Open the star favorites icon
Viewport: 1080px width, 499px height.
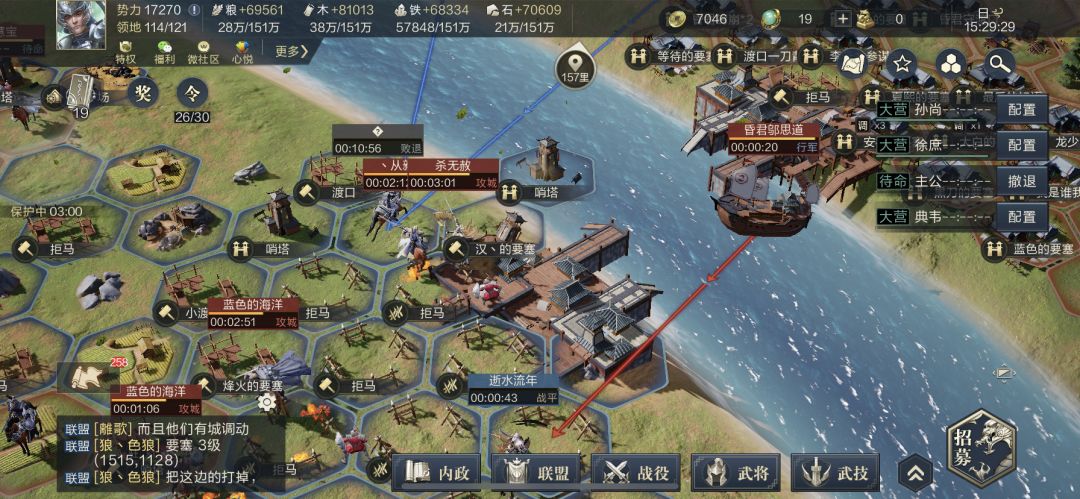click(902, 64)
